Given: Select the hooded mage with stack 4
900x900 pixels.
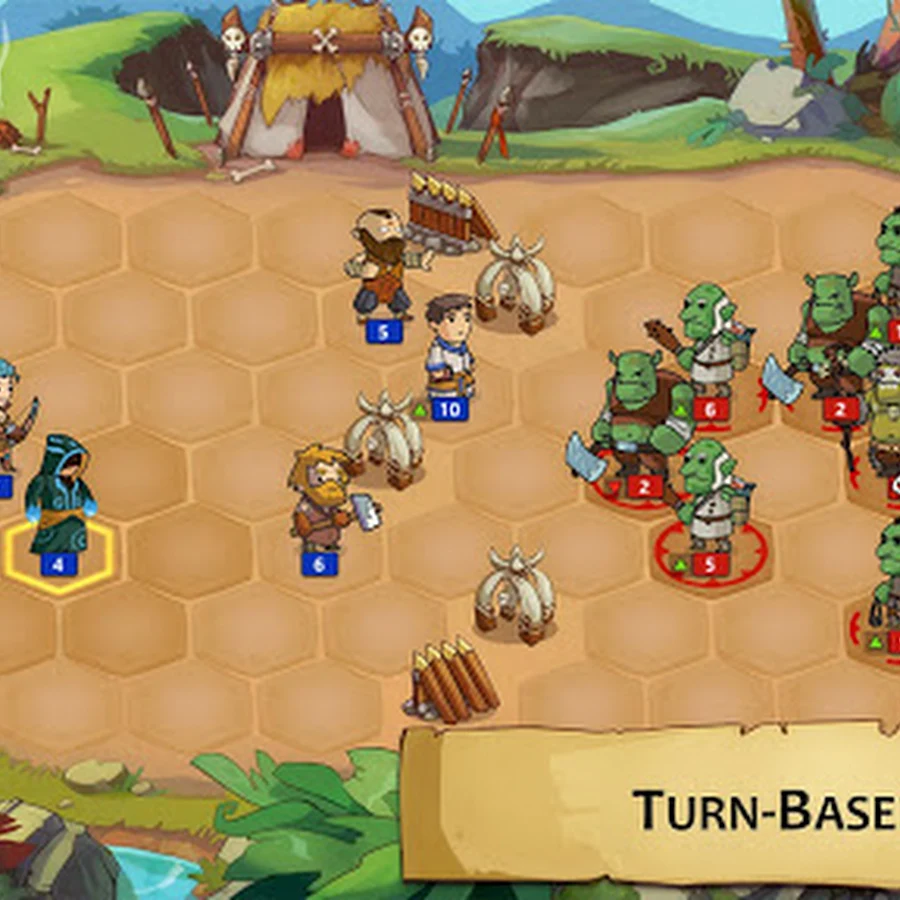Looking at the screenshot, I should click(59, 497).
